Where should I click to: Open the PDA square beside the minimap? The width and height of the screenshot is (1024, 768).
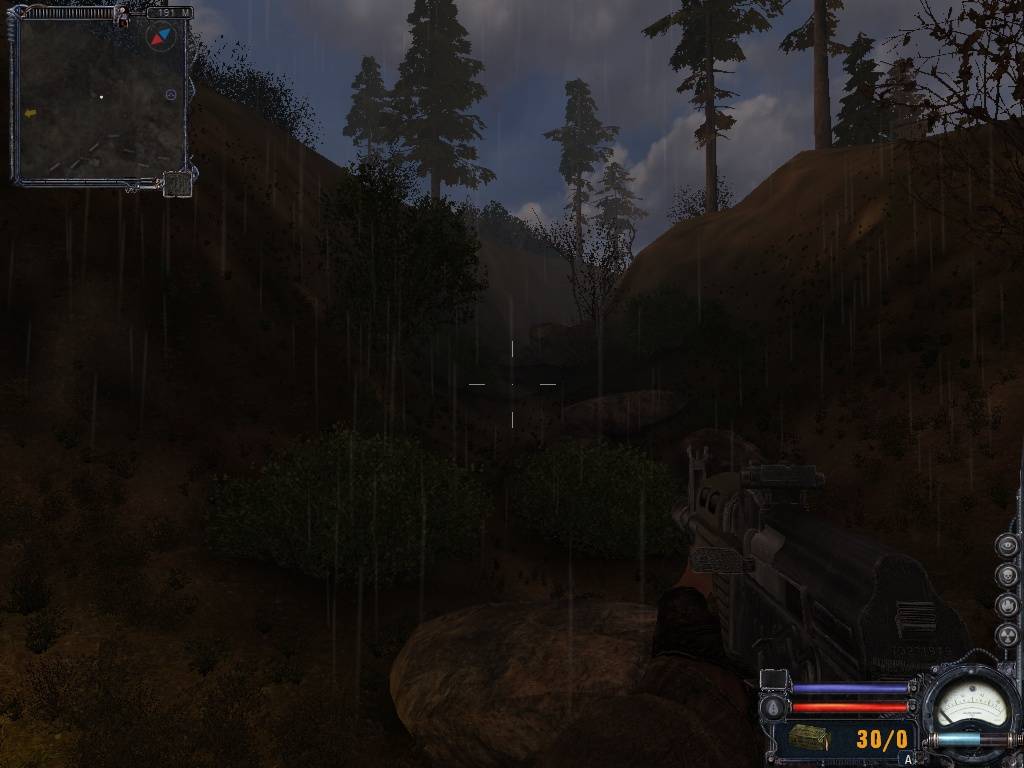[x=177, y=183]
